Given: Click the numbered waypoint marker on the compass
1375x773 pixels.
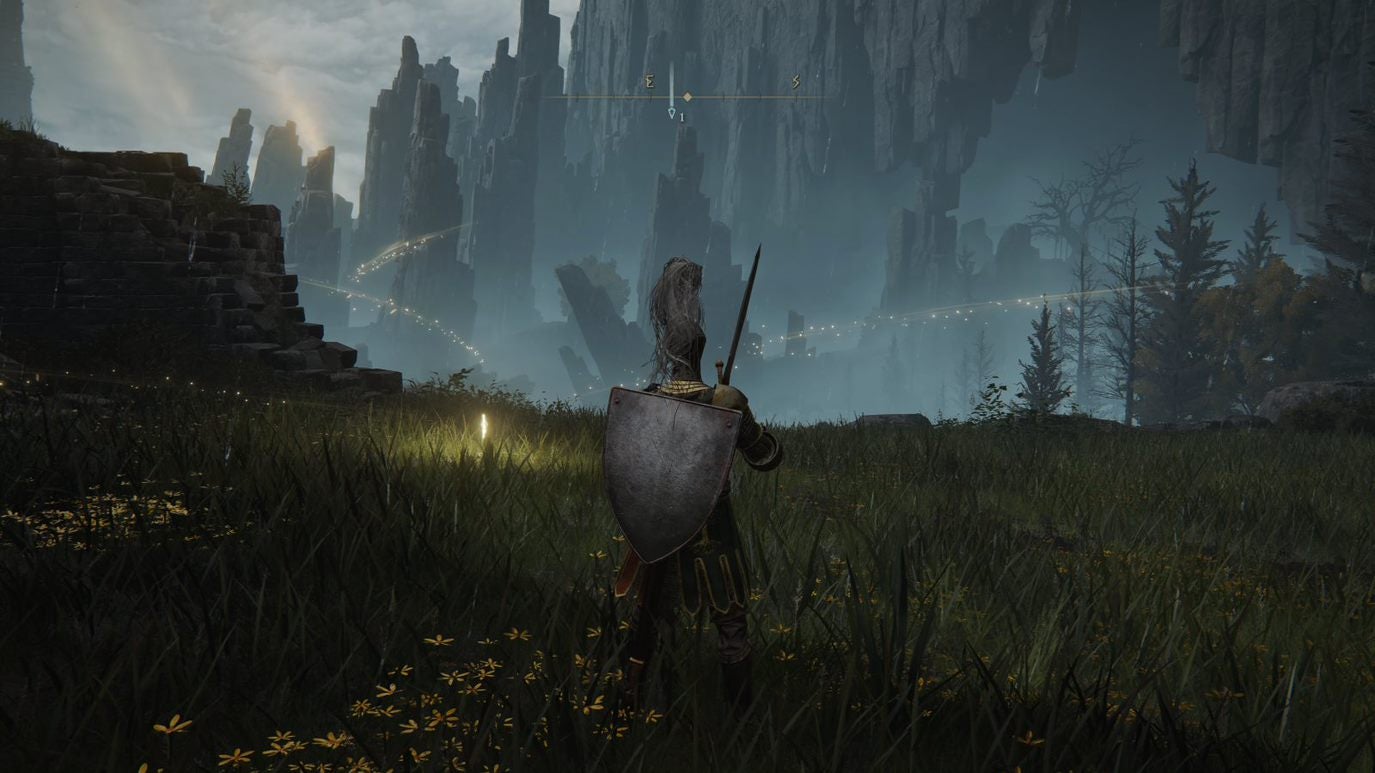Looking at the screenshot, I should [x=673, y=115].
